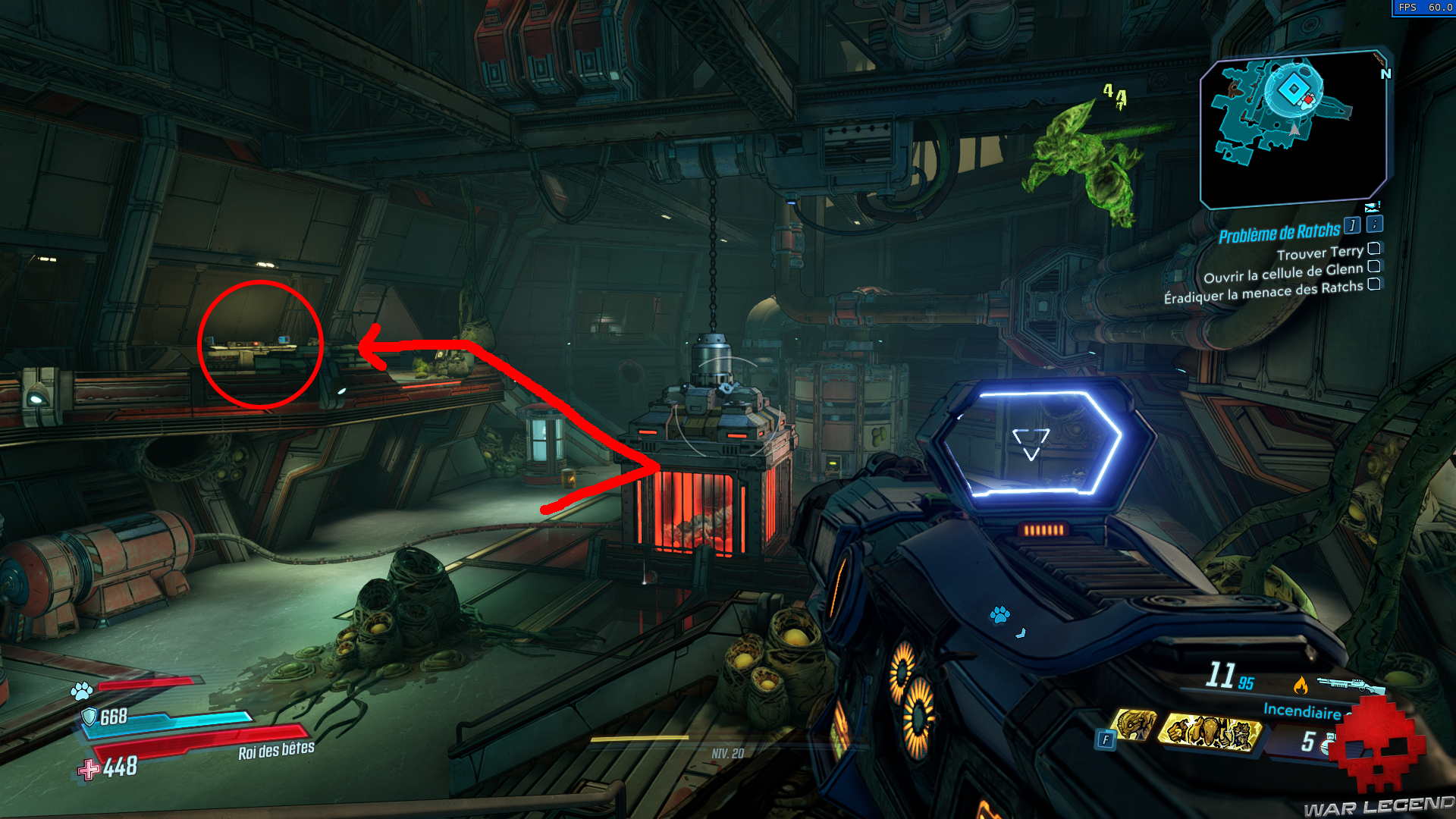Click the FPS 60.0 counter display
1456x819 pixels.
point(1426,6)
